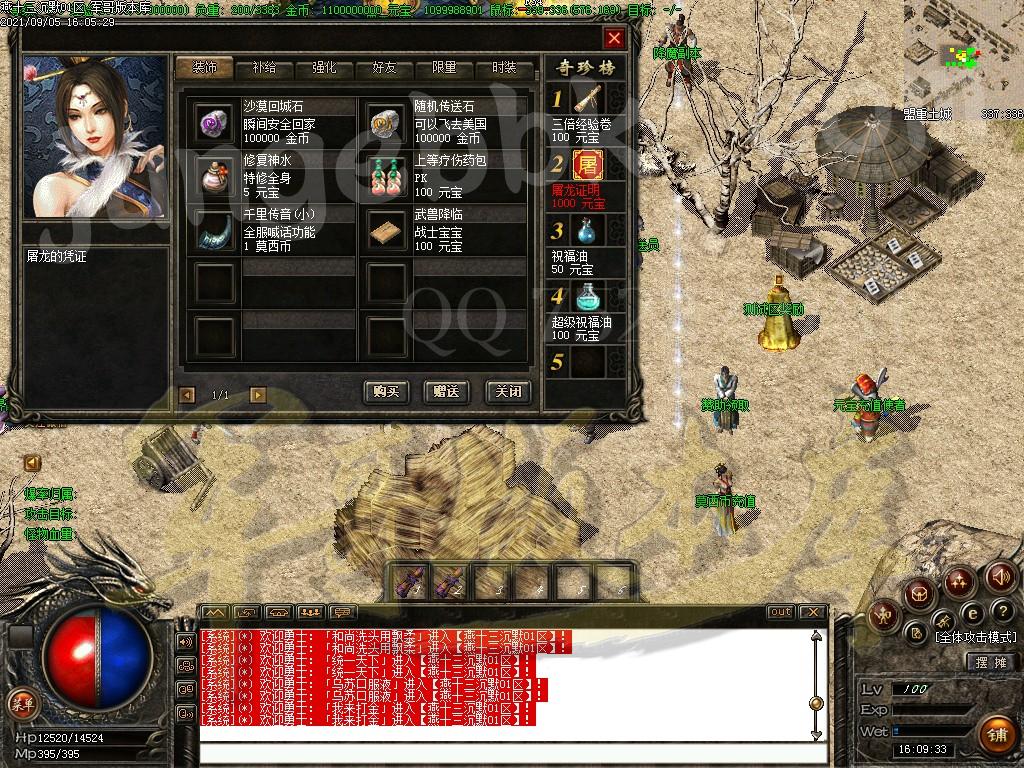Choose the 超级祝福油 teal potion
Viewport: 1024px width, 768px height.
coord(589,297)
